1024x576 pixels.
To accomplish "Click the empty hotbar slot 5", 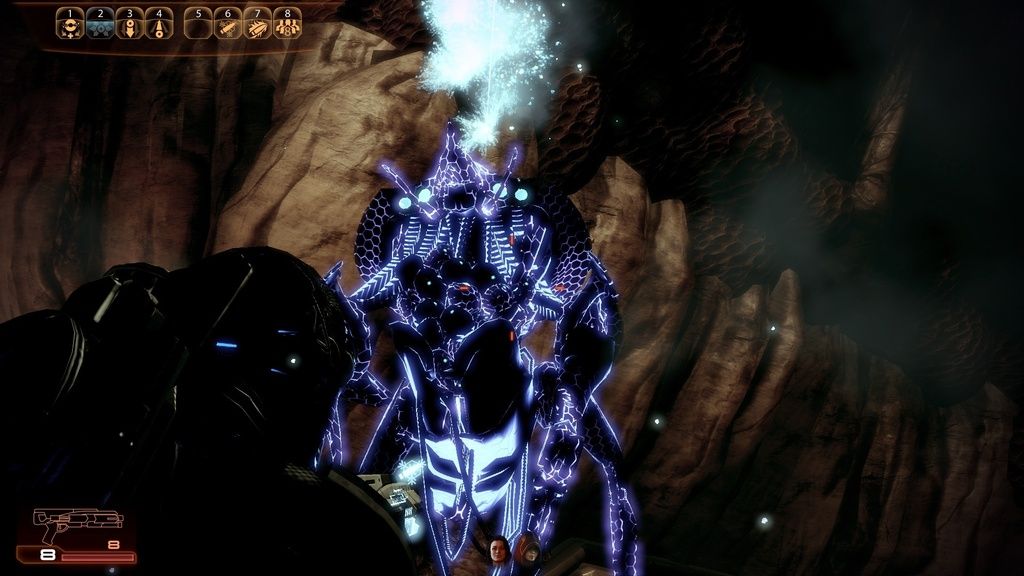I will tap(198, 25).
